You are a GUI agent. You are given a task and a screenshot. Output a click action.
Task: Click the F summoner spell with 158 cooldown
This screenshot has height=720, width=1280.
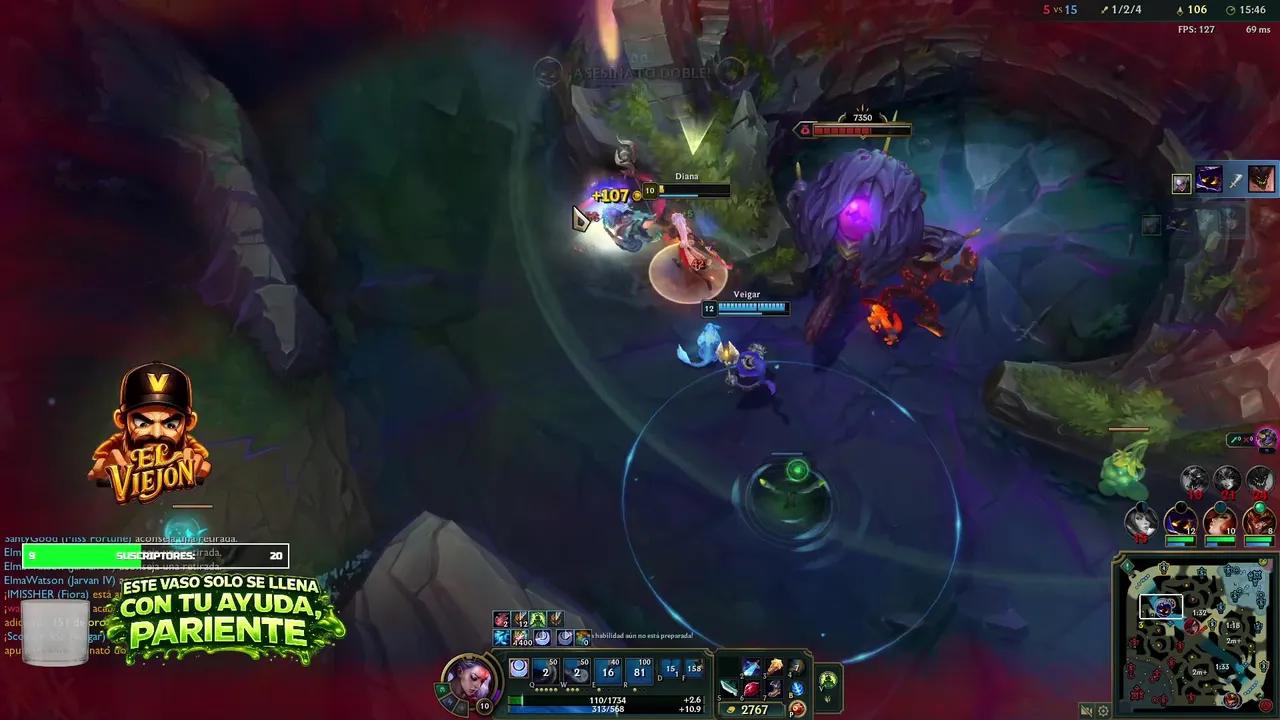pyautogui.click(x=693, y=670)
